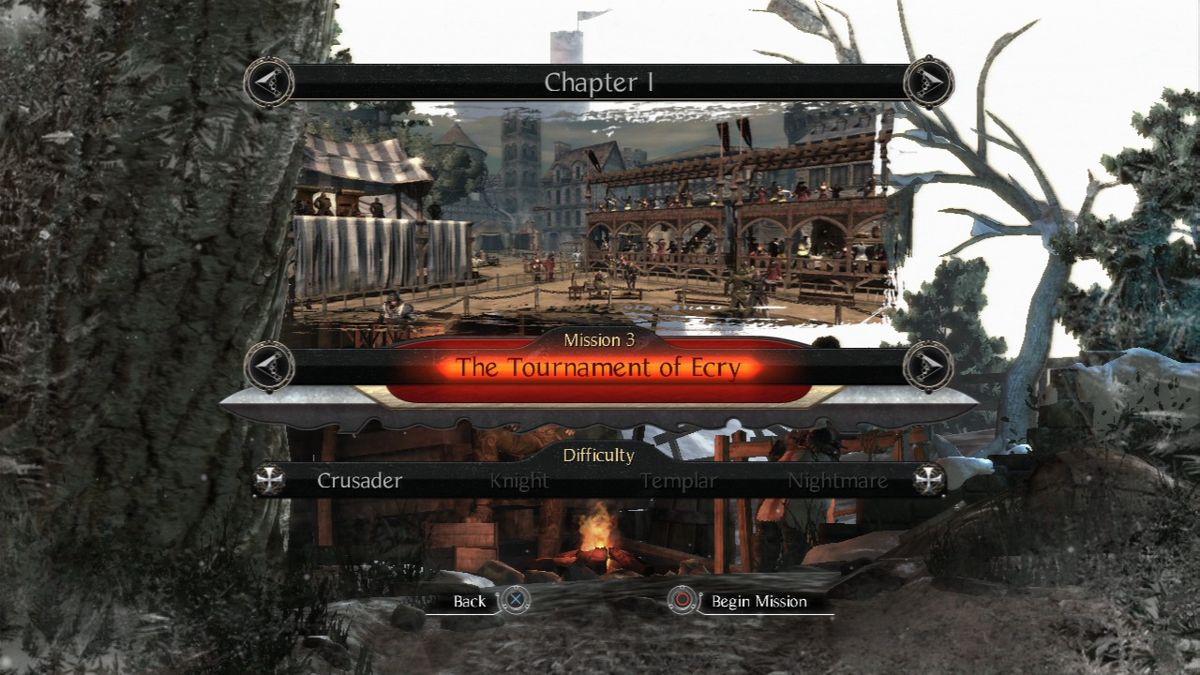The width and height of the screenshot is (1200, 675).
Task: Select The Tournament of Ecry mission banner
Action: tap(598, 367)
